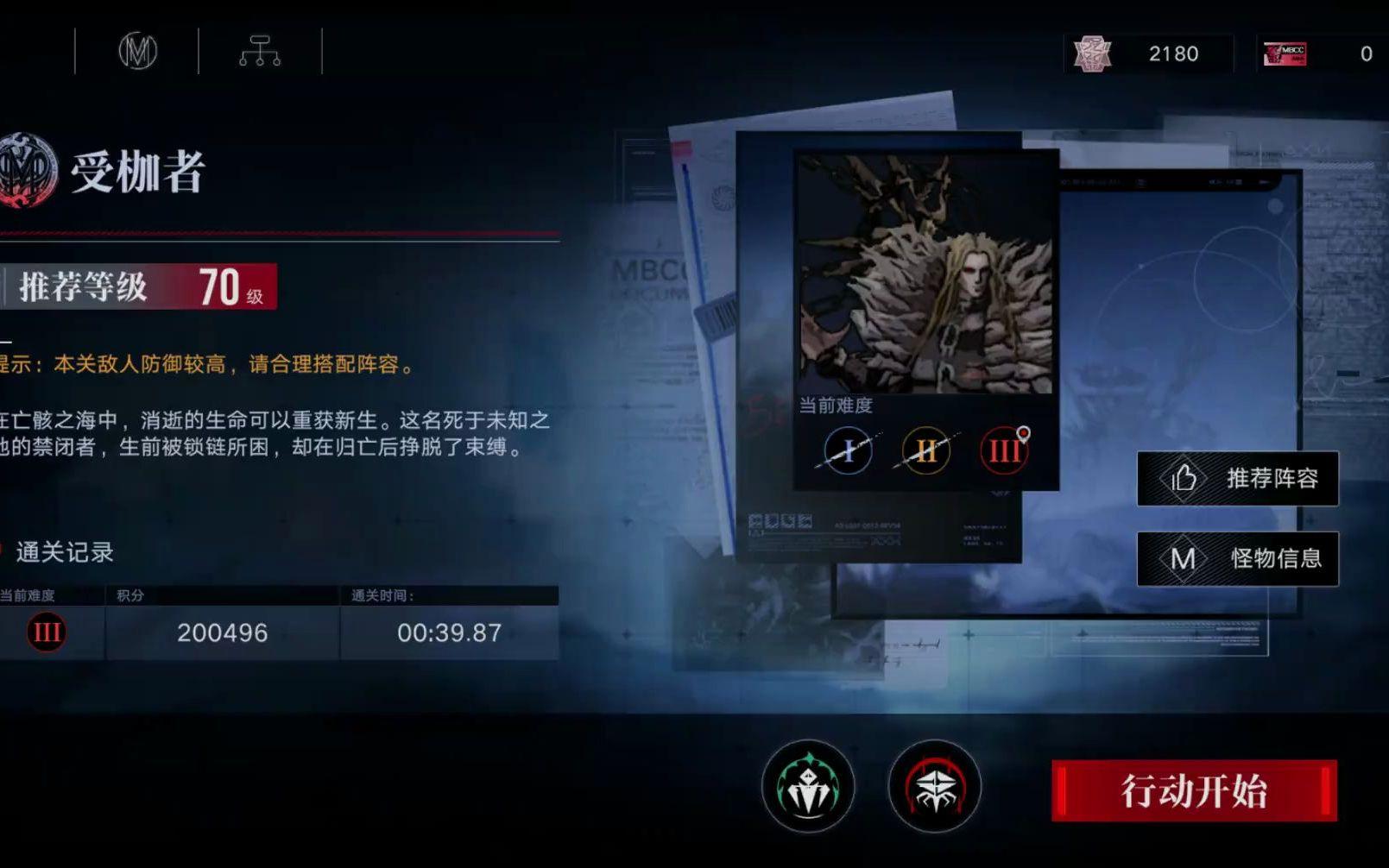Image resolution: width=1389 pixels, height=868 pixels.
Task: Select difficulty I on the boss card
Action: coord(846,450)
